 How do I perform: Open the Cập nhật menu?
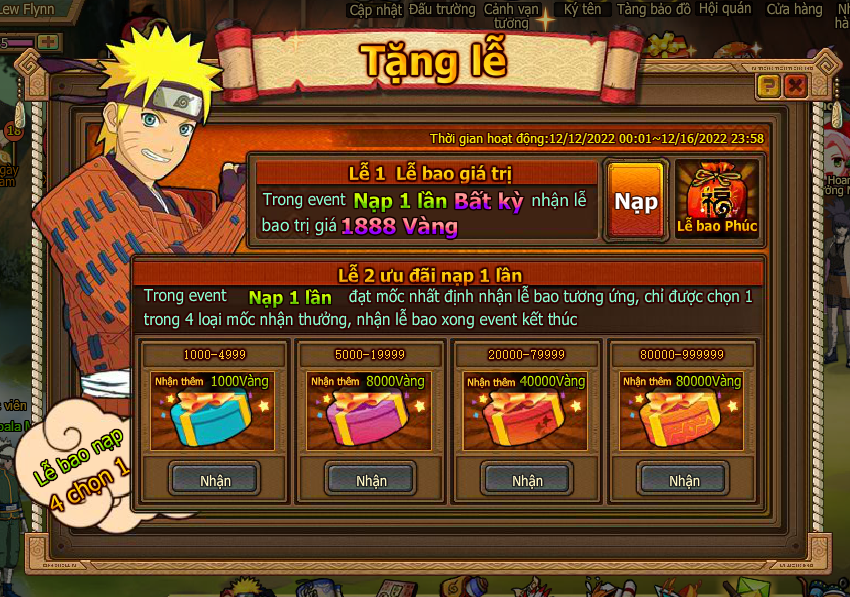click(374, 9)
